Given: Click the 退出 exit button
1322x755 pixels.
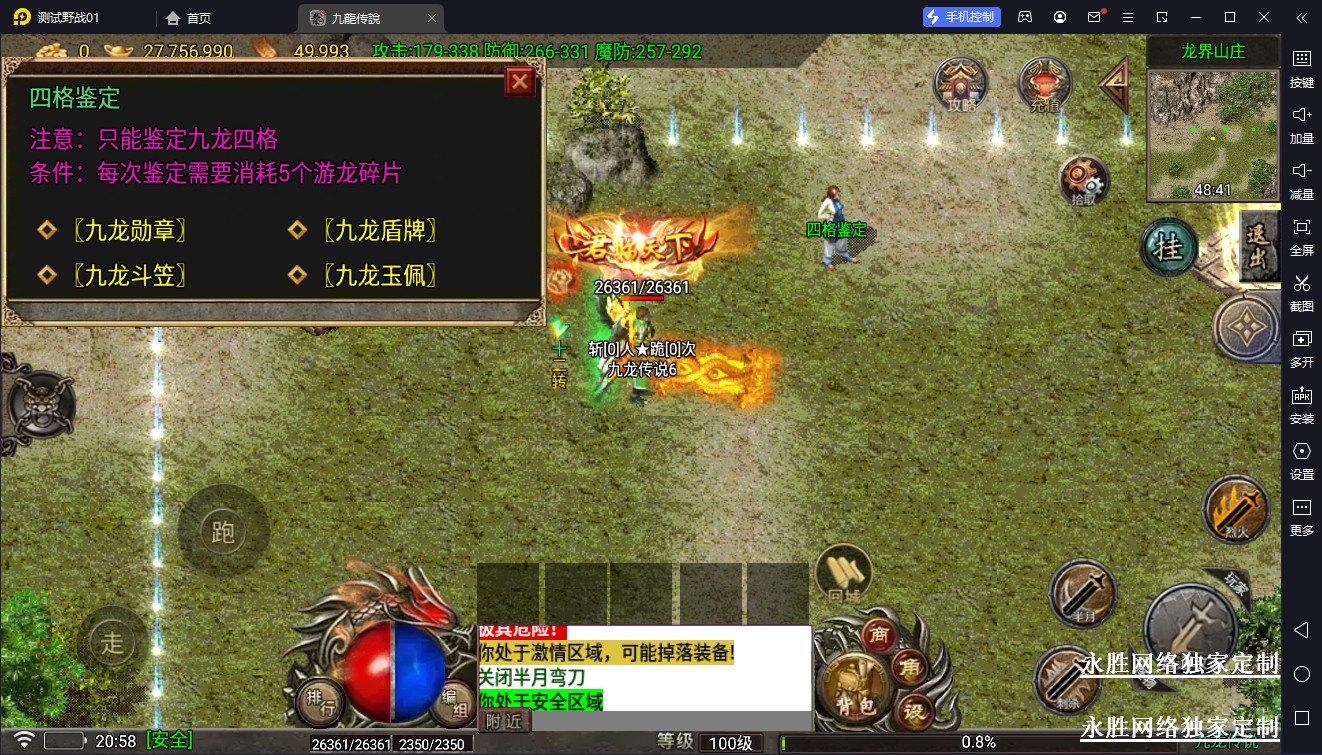Looking at the screenshot, I should pyautogui.click(x=1258, y=246).
